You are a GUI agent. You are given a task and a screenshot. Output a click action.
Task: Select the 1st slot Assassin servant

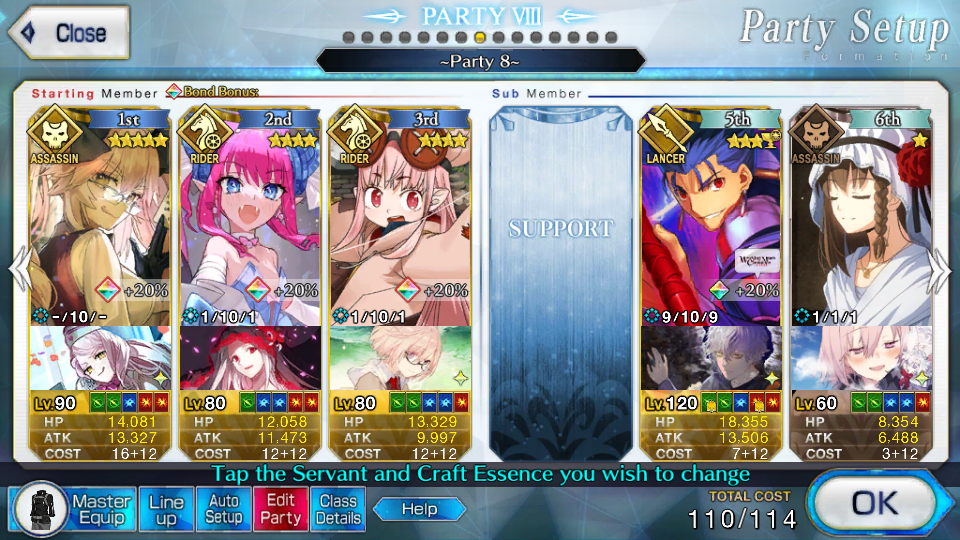(x=99, y=220)
